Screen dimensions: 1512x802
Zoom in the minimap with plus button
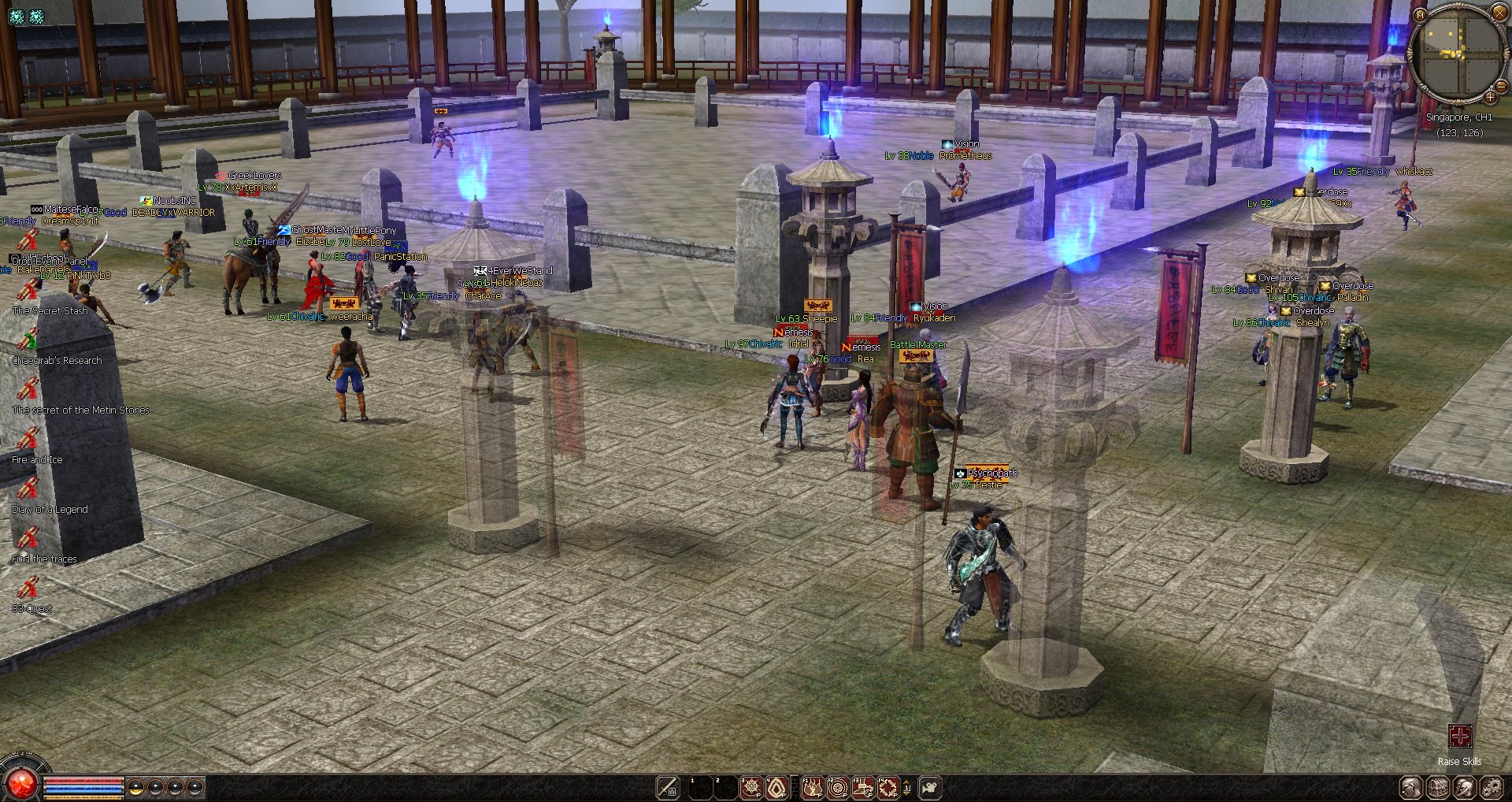pos(1490,98)
